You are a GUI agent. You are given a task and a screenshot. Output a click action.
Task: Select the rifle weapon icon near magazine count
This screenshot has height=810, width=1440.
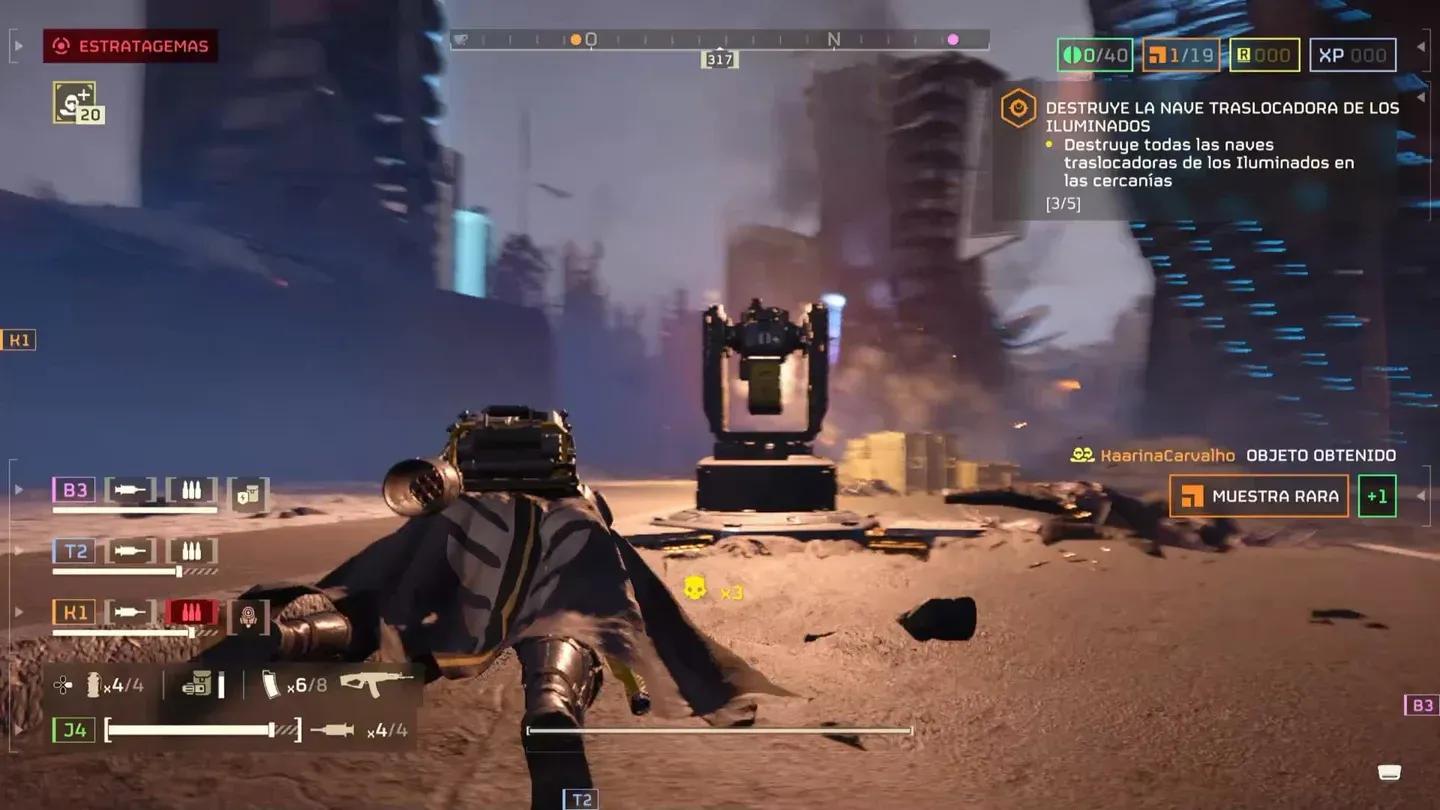pyautogui.click(x=373, y=685)
